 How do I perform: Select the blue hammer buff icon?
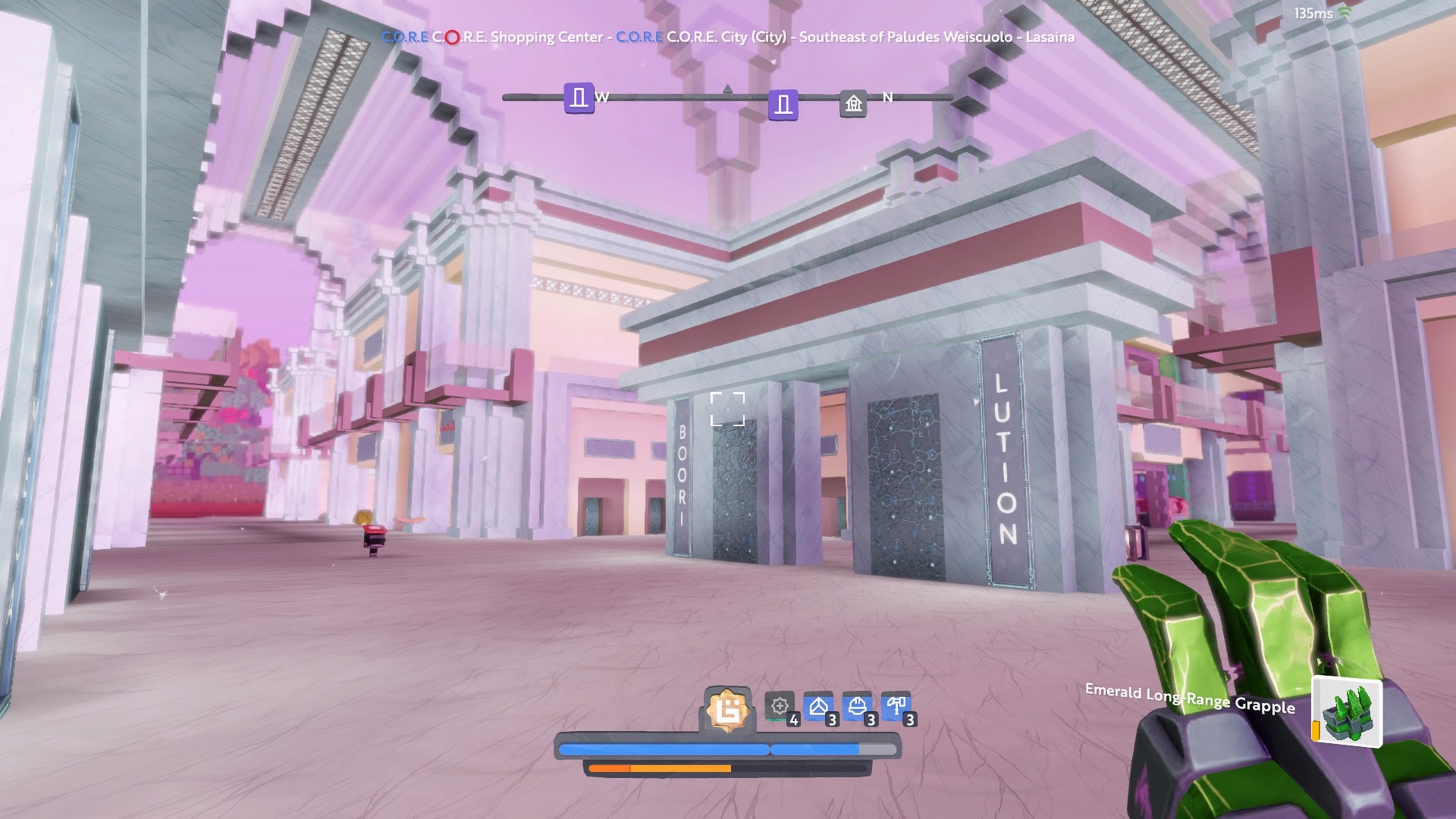point(896,707)
